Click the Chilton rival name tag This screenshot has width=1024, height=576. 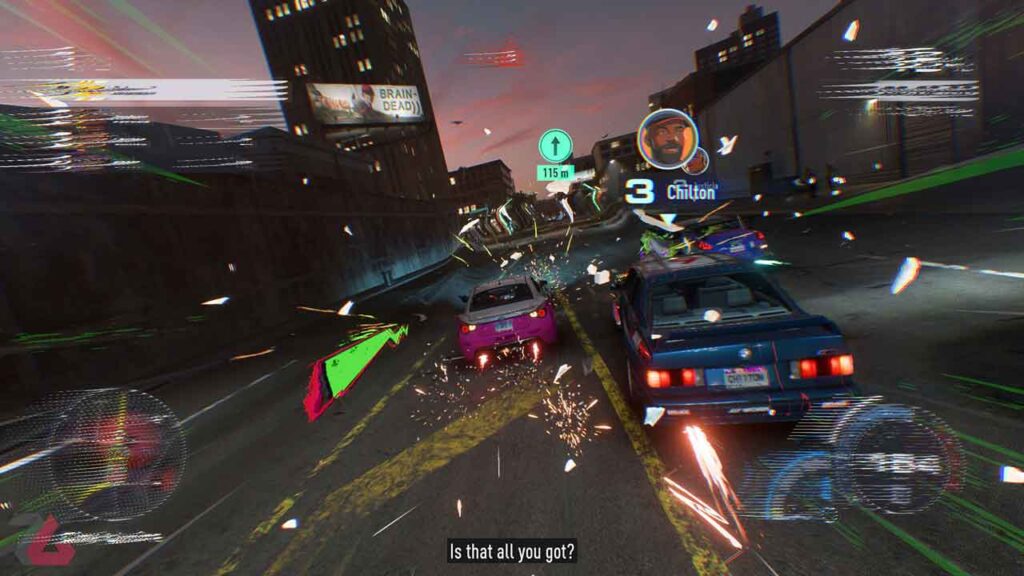pos(691,192)
